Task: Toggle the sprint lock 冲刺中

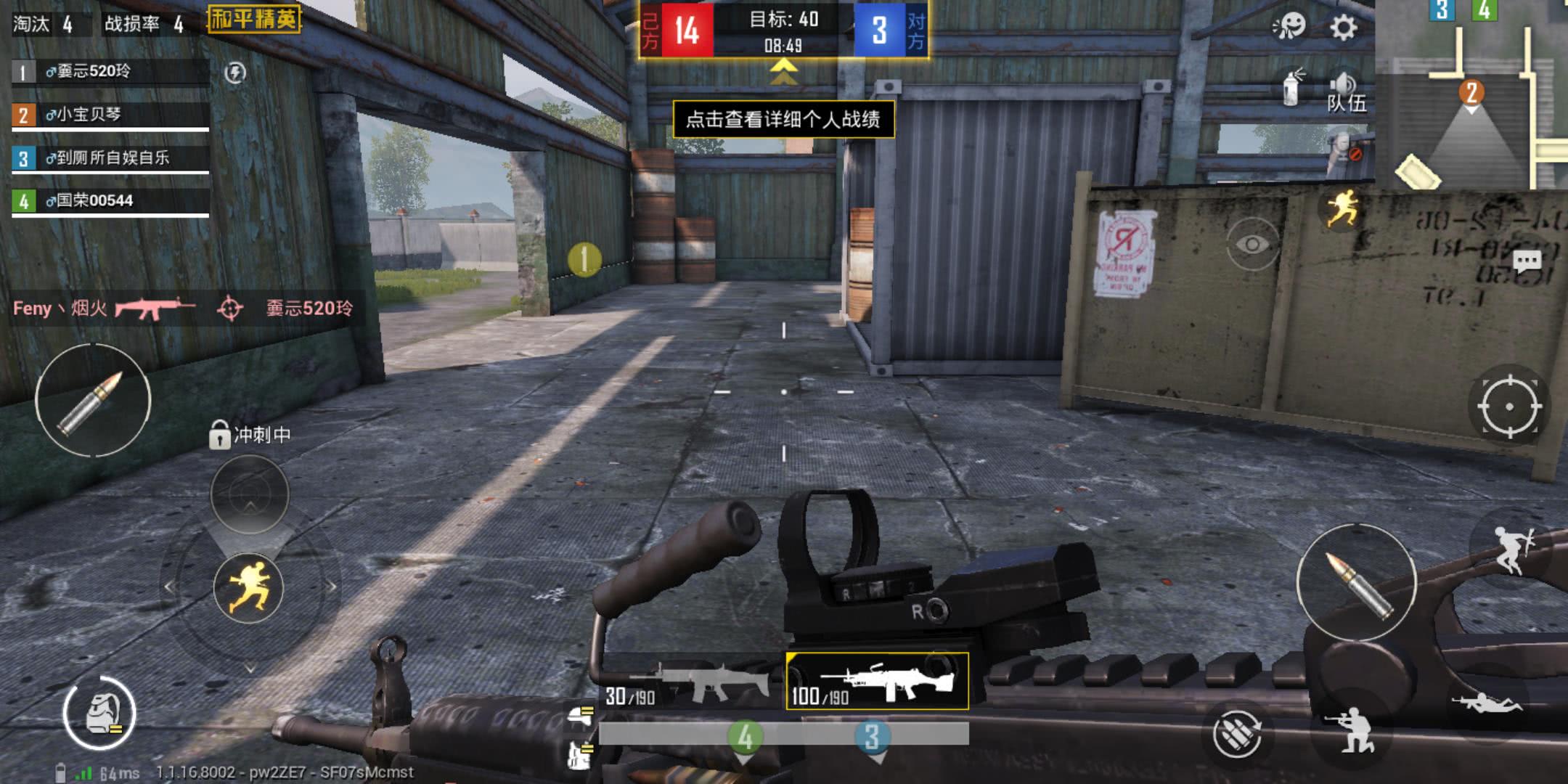Action: [x=220, y=435]
